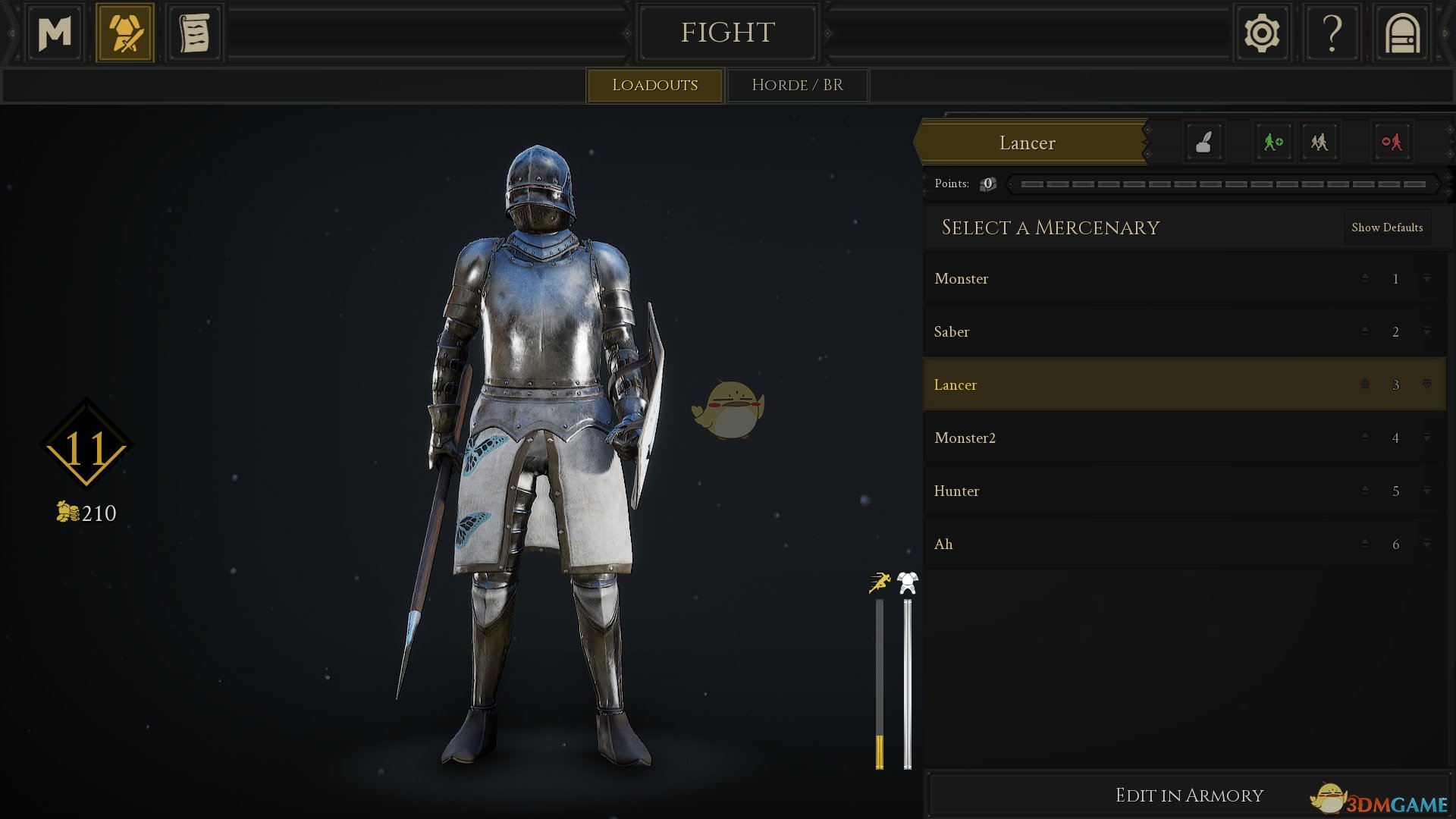Image resolution: width=1456 pixels, height=819 pixels.
Task: Add a new mercenary with green icon
Action: (x=1272, y=142)
